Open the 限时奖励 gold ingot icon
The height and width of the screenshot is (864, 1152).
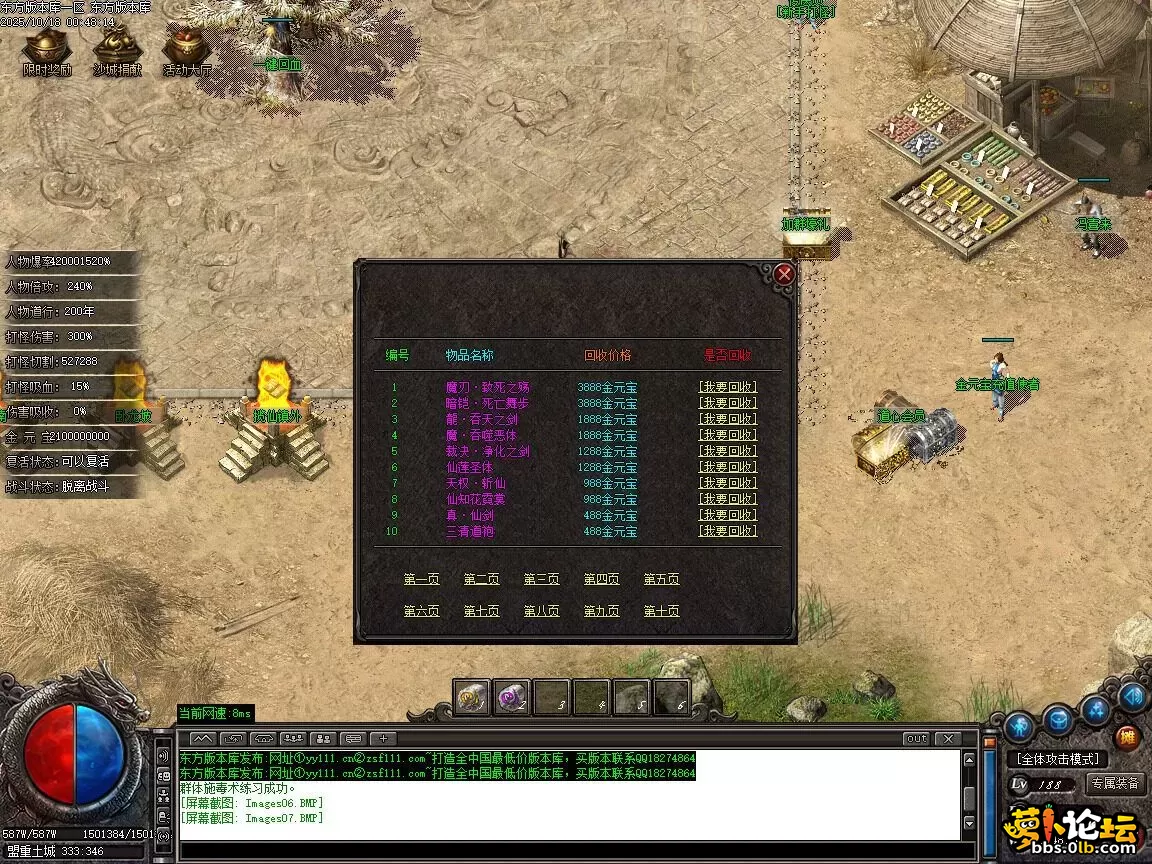pyautogui.click(x=47, y=50)
